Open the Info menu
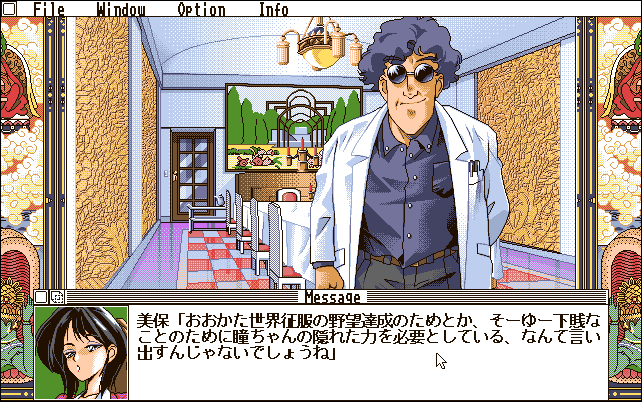 (x=273, y=10)
